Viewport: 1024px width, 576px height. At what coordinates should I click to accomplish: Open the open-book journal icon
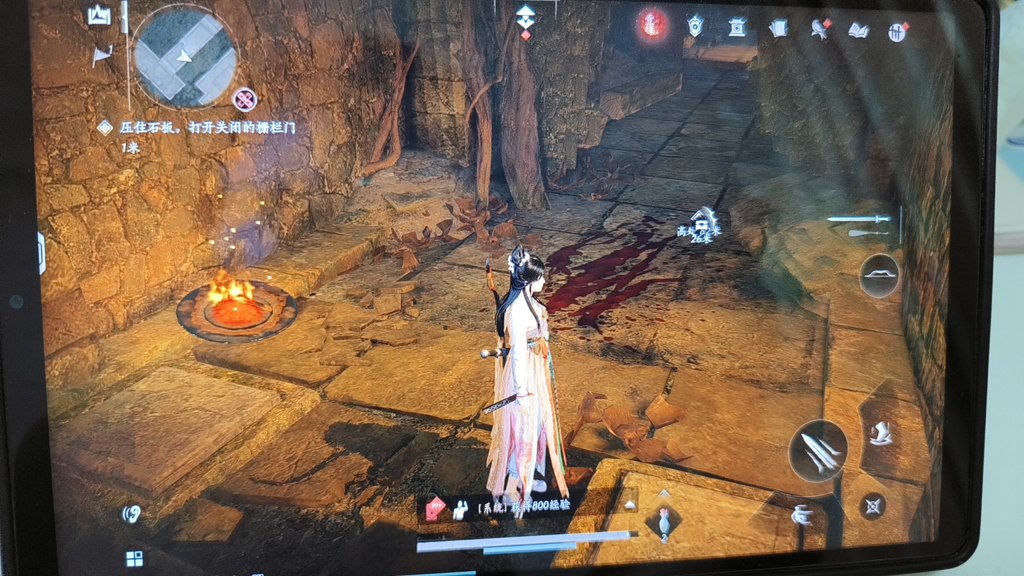(858, 30)
